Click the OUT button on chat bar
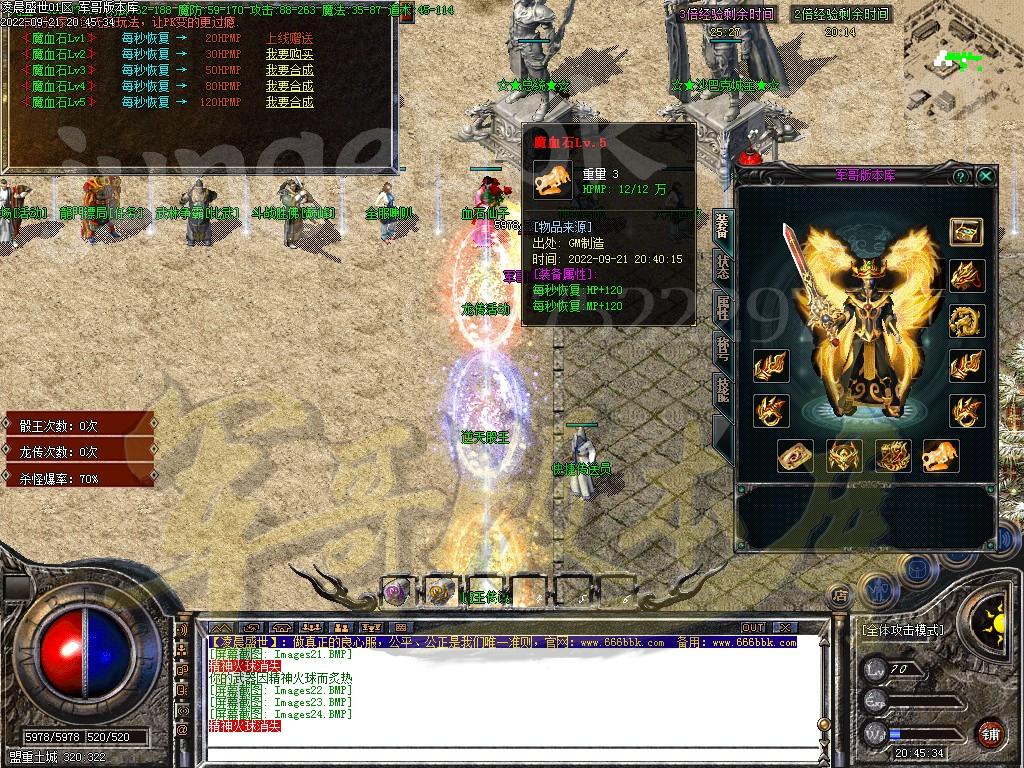This screenshot has width=1024, height=768. (x=753, y=627)
